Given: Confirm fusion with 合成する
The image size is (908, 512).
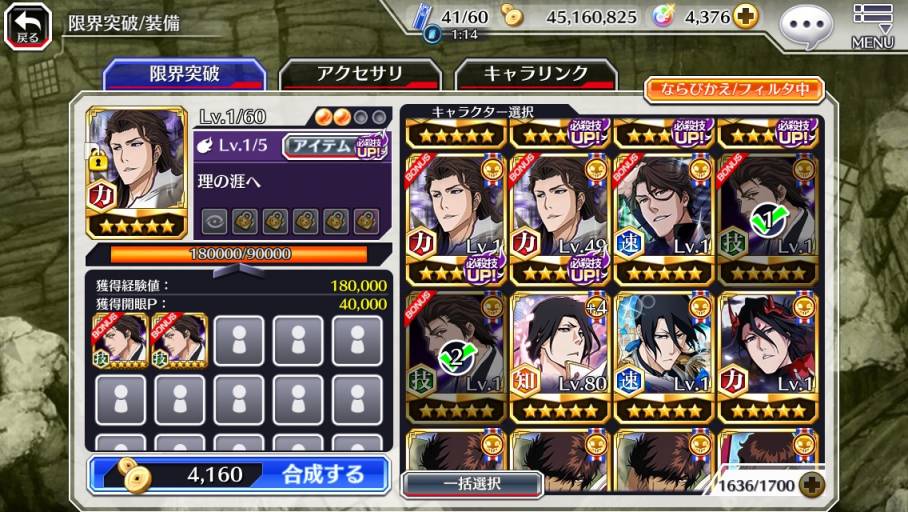Looking at the screenshot, I should coord(238,474).
